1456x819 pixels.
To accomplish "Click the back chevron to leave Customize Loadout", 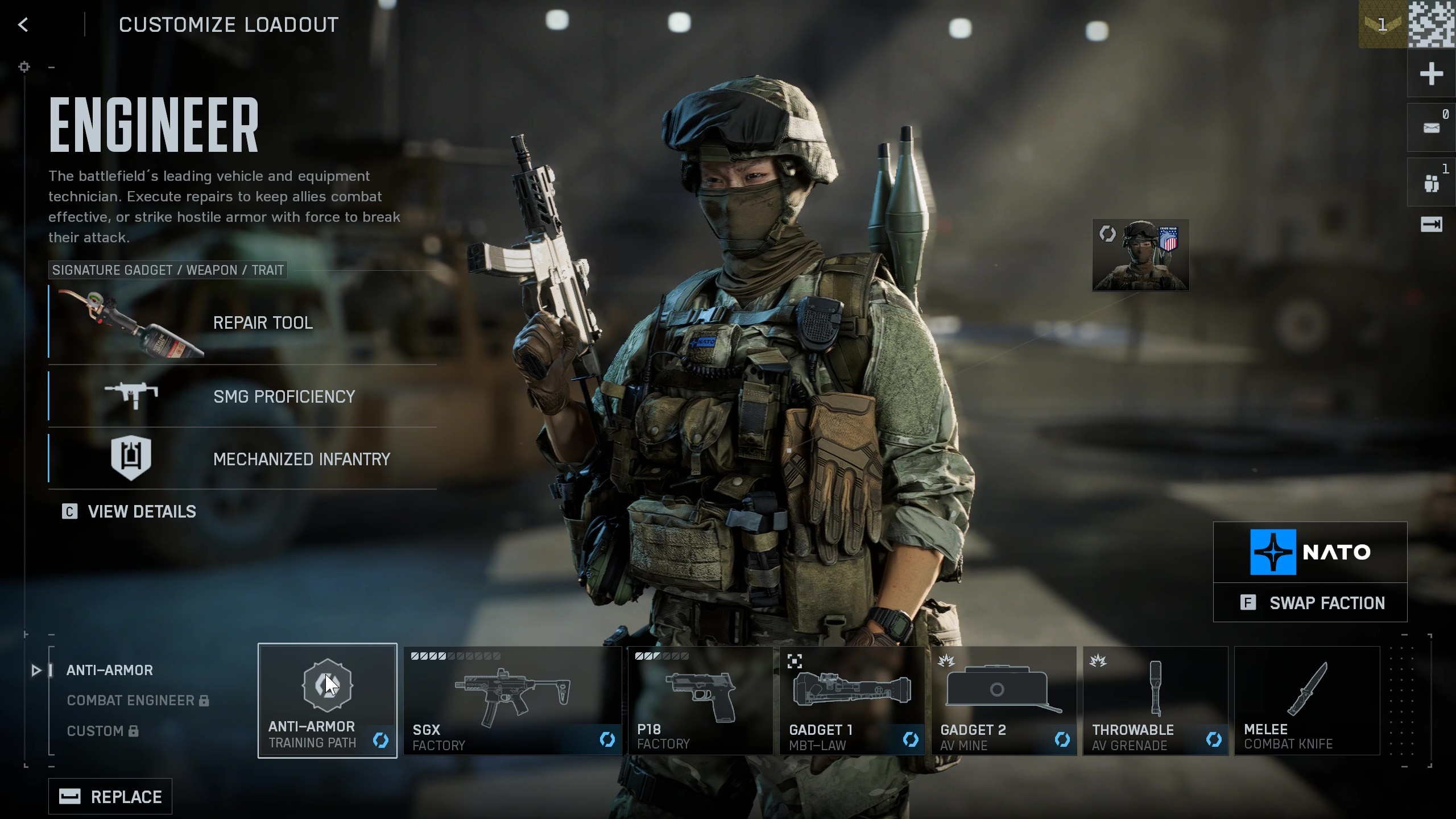I will [x=23, y=24].
